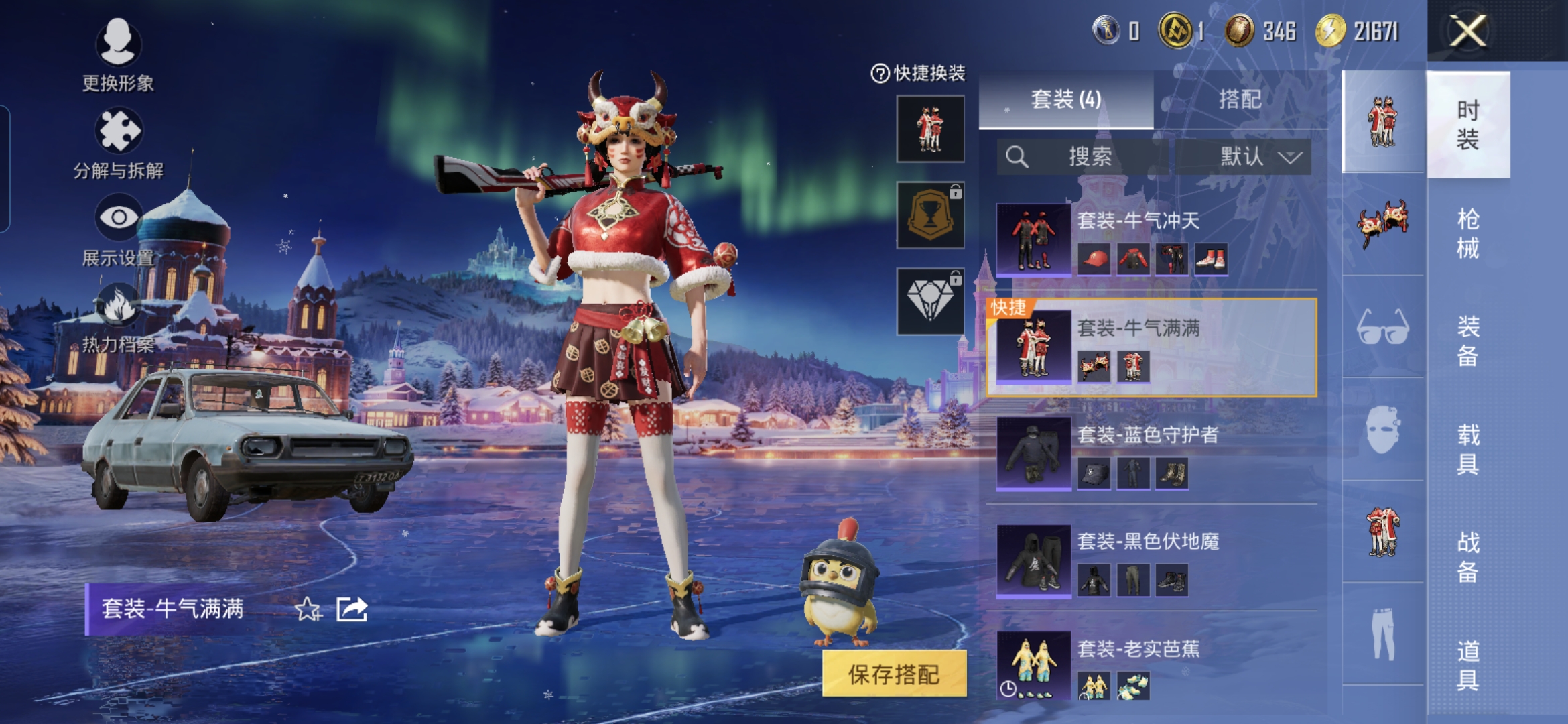Image resolution: width=1568 pixels, height=724 pixels.
Task: Show the glasses accessory category
Action: [x=1382, y=328]
